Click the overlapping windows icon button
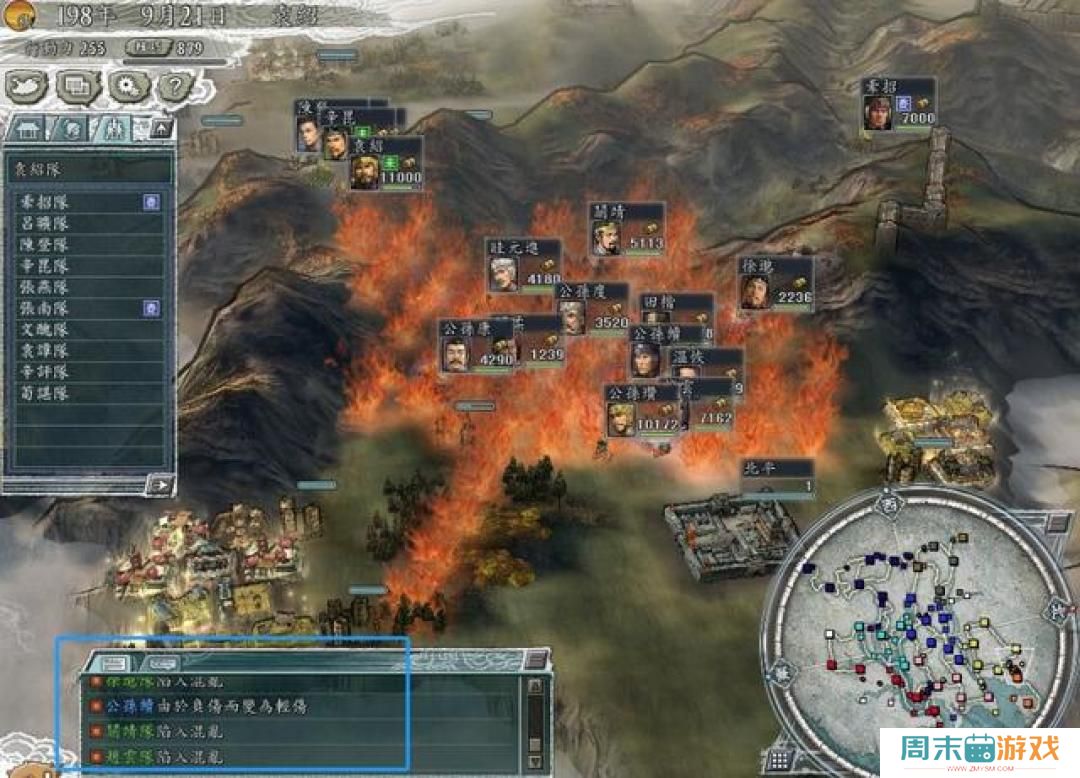This screenshot has height=778, width=1080. point(77,88)
